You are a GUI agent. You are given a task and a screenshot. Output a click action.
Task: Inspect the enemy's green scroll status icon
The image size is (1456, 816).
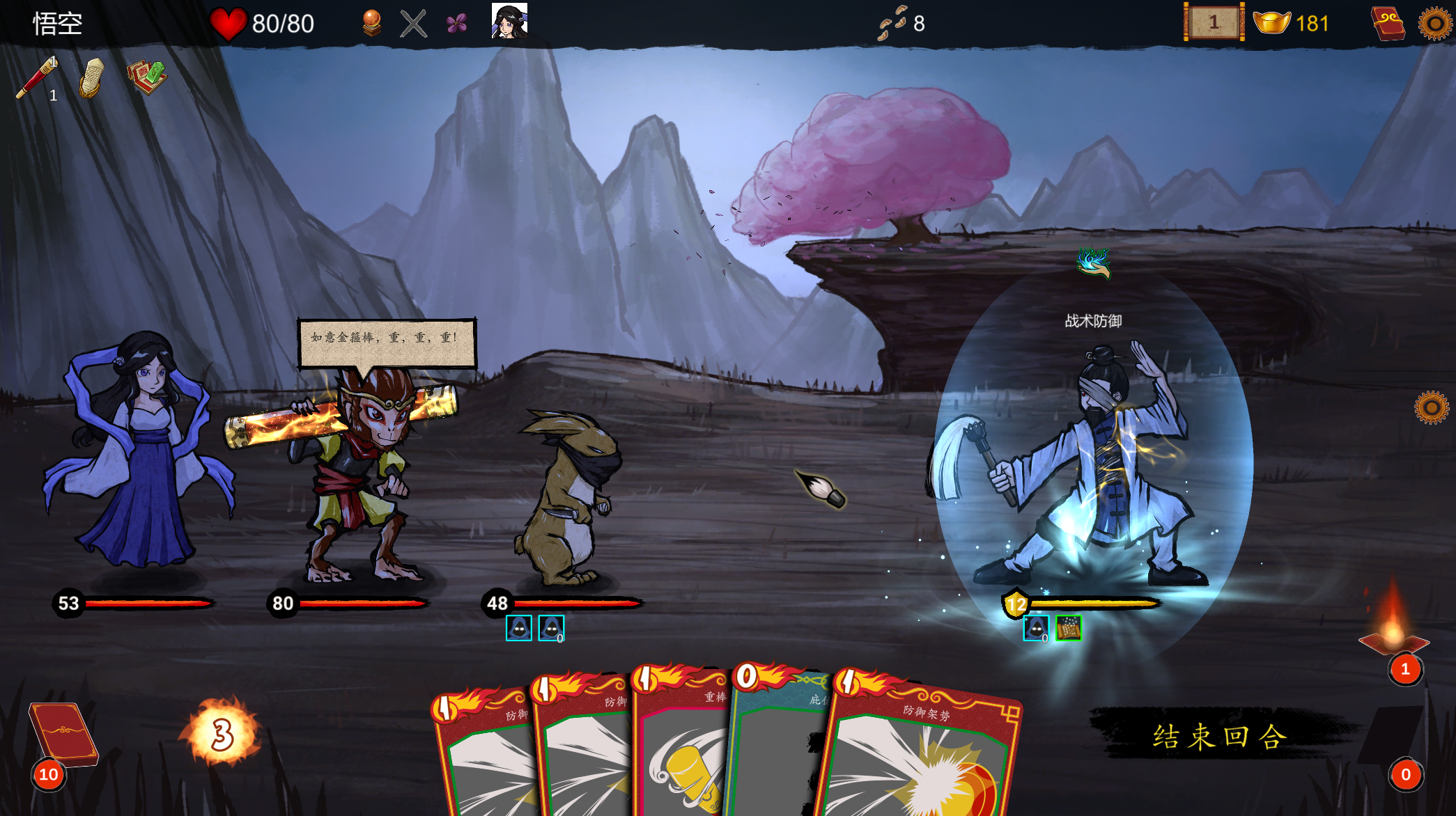click(1068, 628)
